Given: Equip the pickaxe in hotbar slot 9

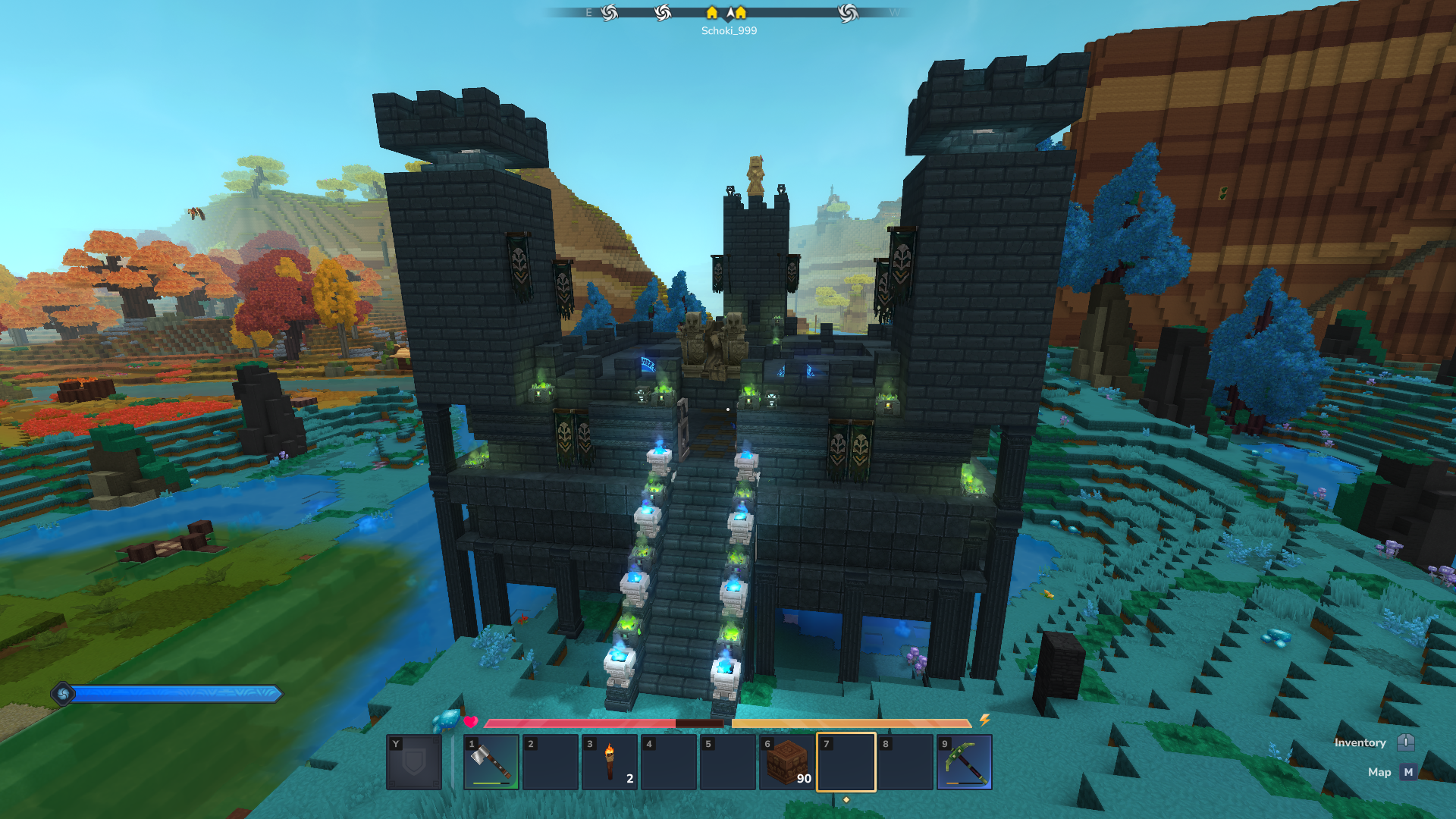Looking at the screenshot, I should (x=965, y=762).
